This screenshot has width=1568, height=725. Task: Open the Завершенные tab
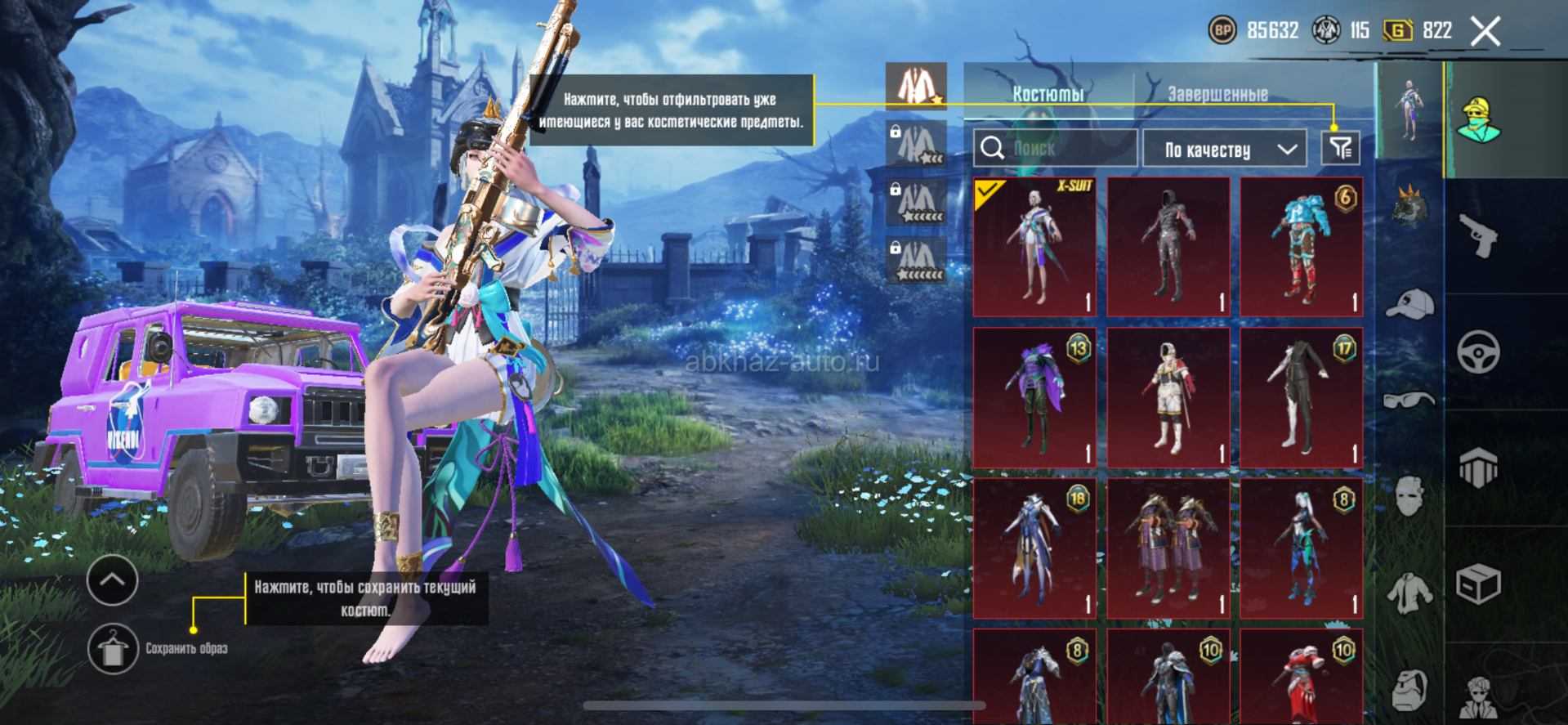[1217, 94]
